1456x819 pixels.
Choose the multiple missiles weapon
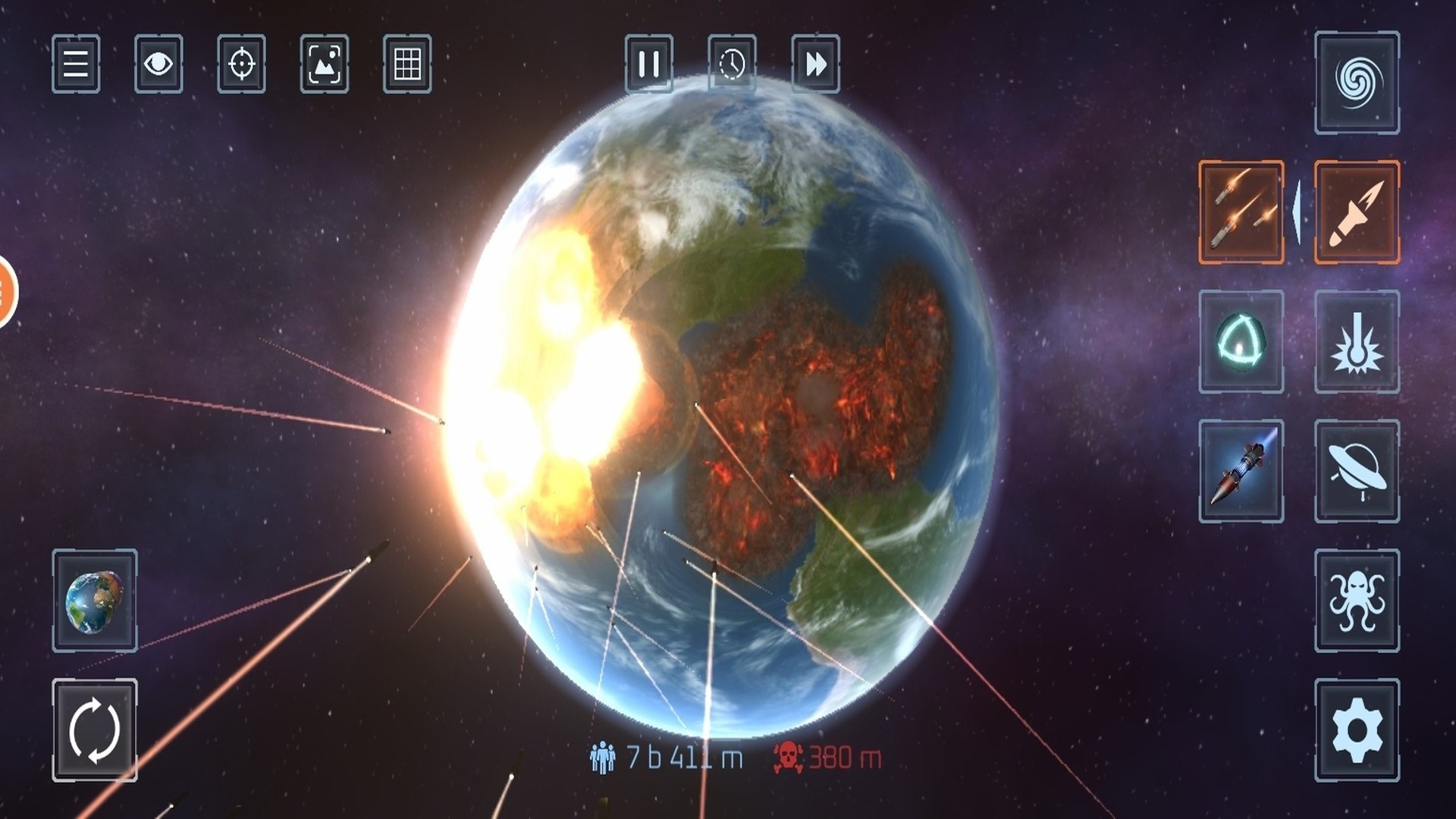pos(1241,212)
